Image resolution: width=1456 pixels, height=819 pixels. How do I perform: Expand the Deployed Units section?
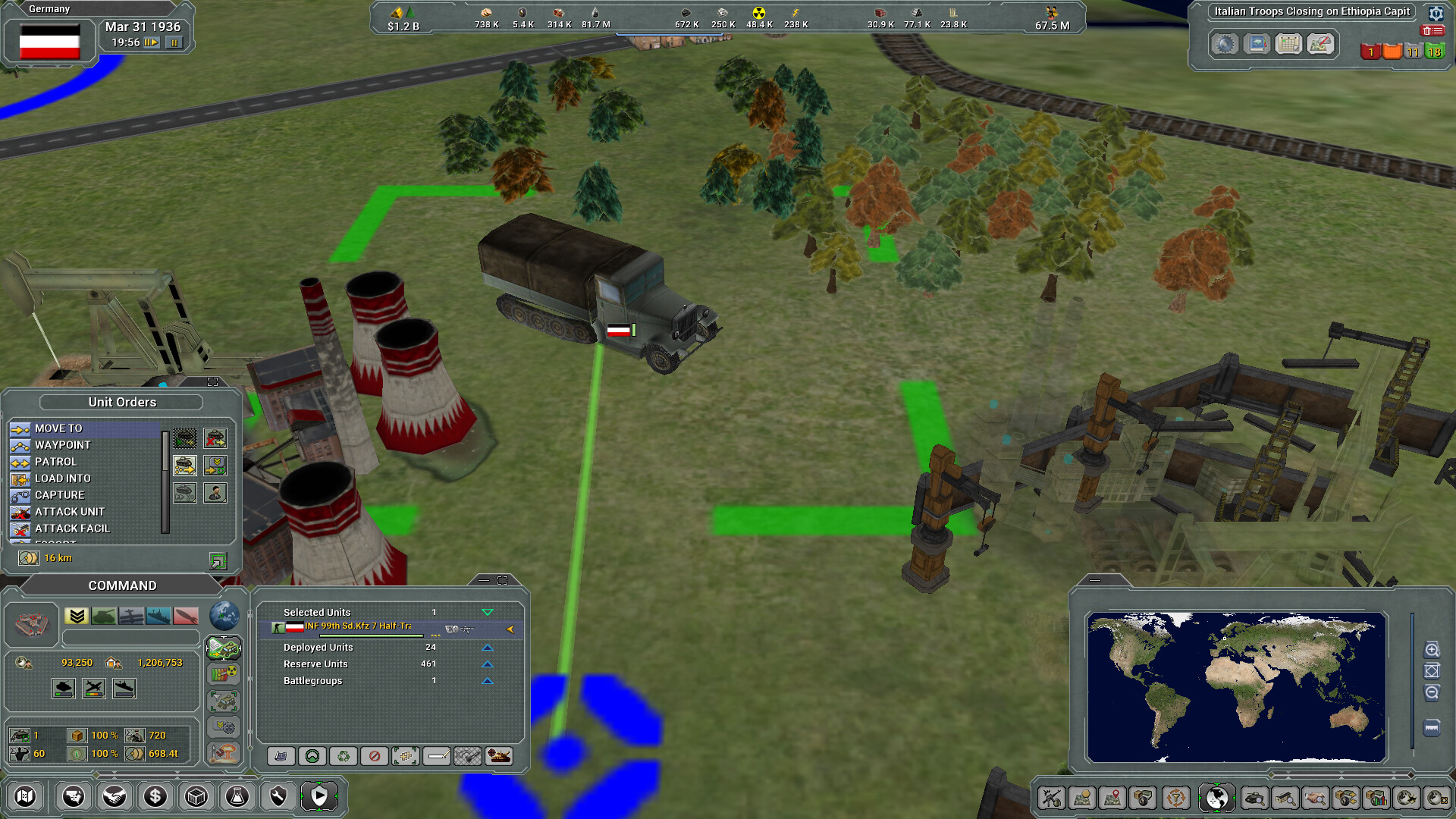coord(488,647)
